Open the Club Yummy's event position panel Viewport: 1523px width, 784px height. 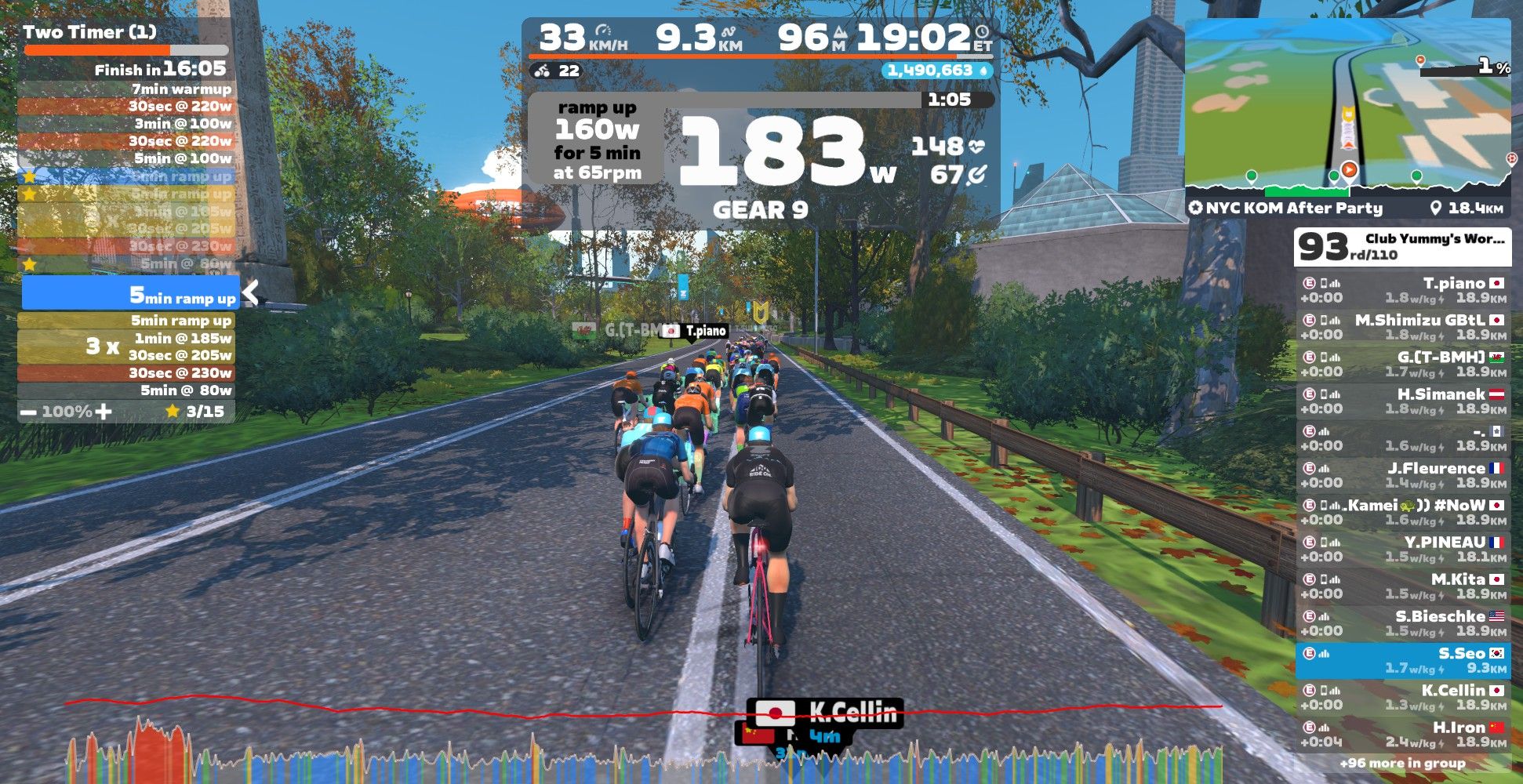point(1402,247)
